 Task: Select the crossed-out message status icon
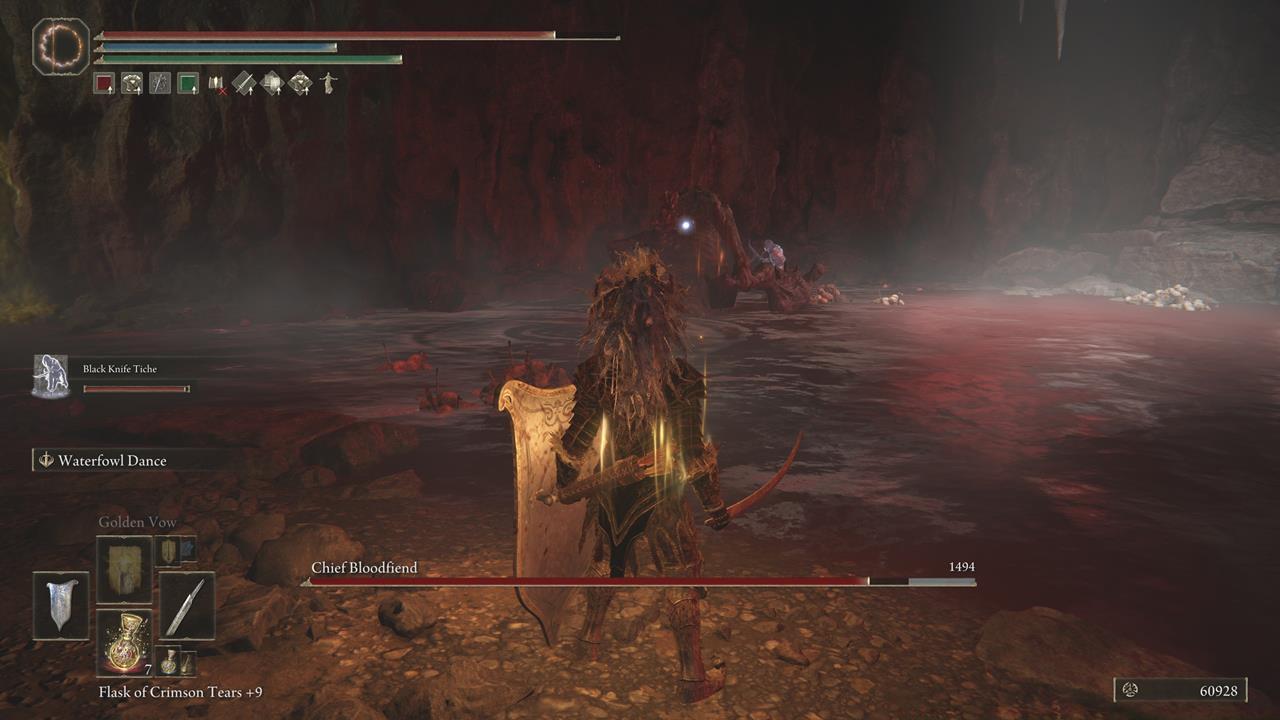(216, 82)
